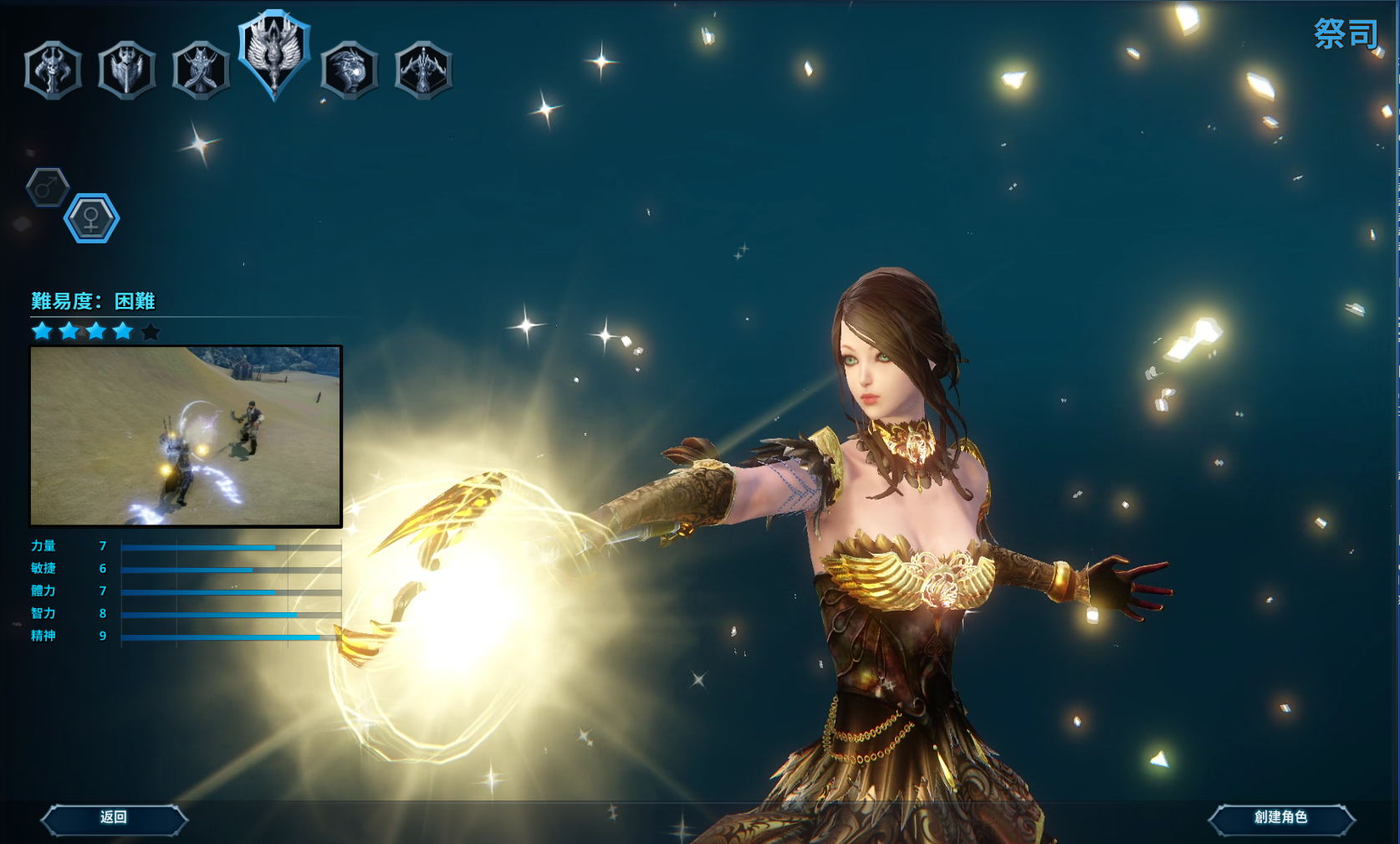
Task: Select the winged staff priest class icon
Action: point(274,55)
